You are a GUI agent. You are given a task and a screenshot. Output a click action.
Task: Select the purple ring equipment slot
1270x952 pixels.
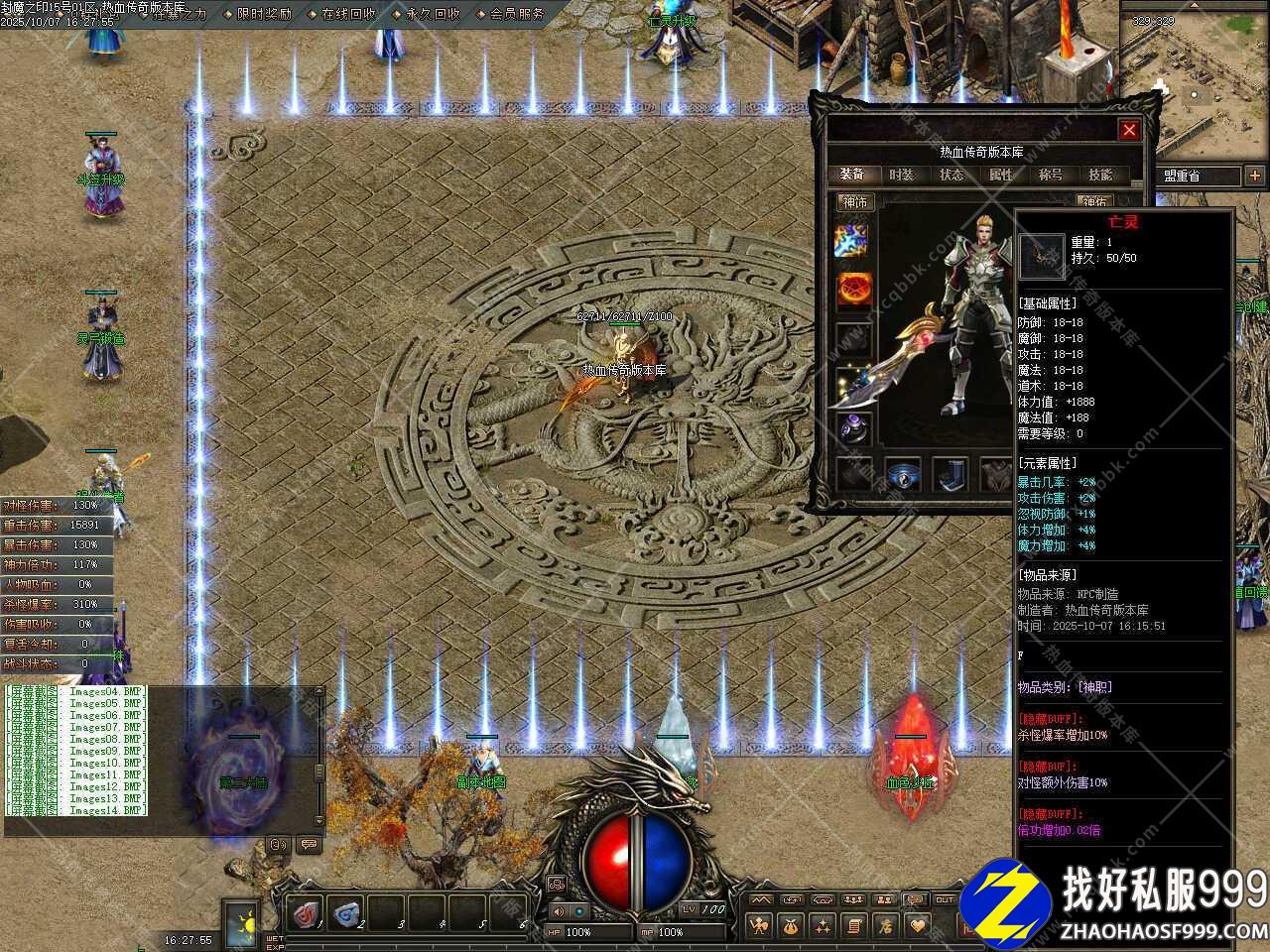coord(852,427)
